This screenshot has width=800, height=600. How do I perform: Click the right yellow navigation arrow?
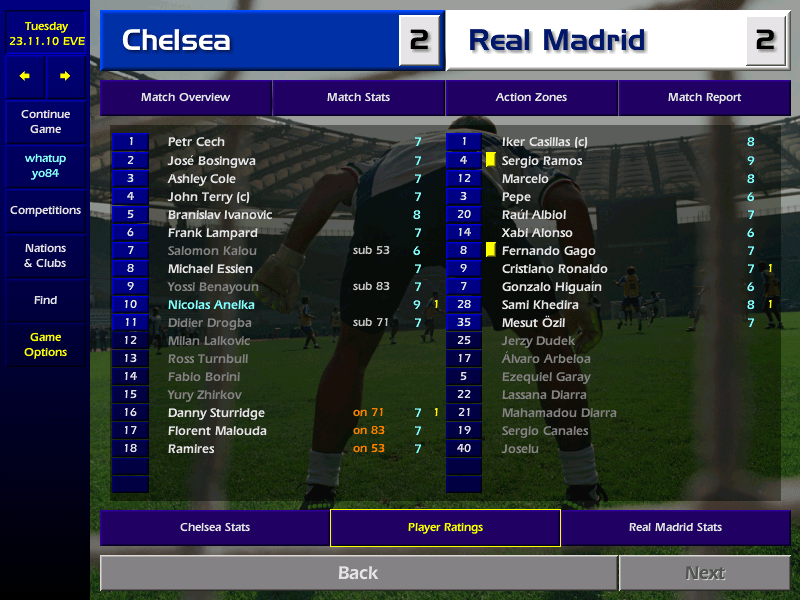tap(65, 76)
